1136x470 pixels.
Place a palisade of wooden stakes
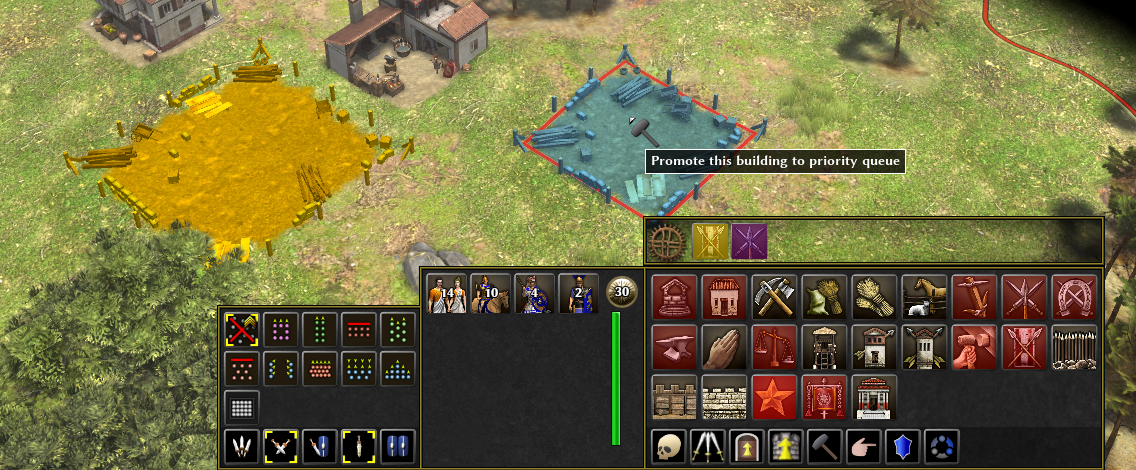[x=1073, y=346]
